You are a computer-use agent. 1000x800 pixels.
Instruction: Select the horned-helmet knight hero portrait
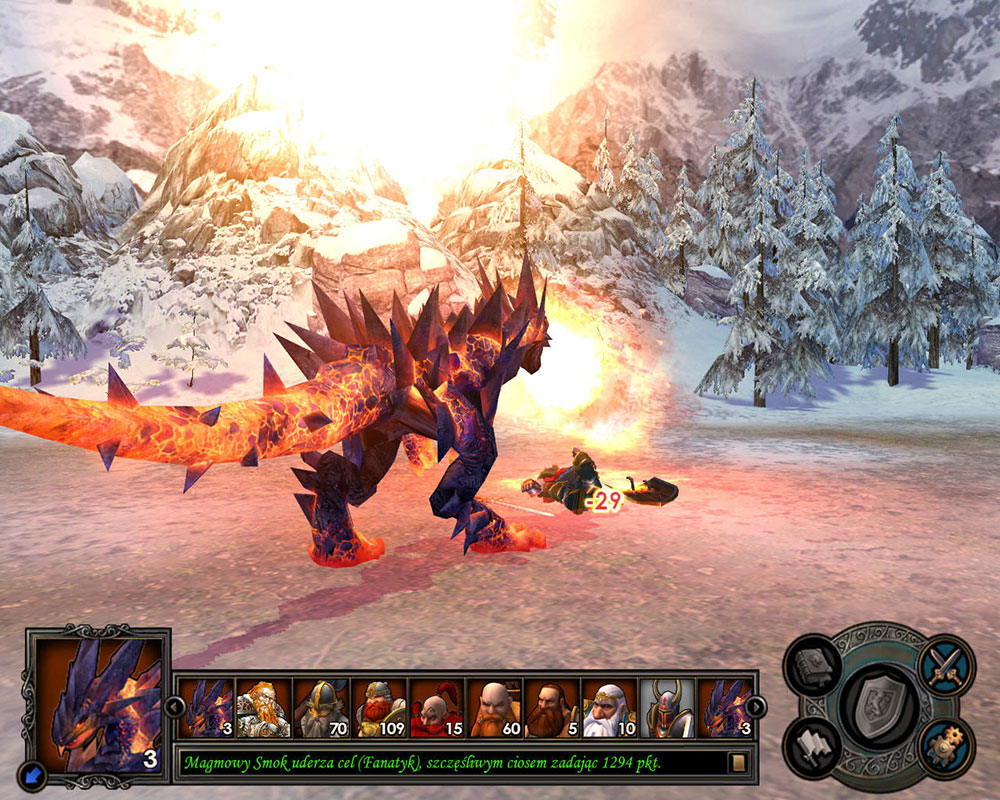[667, 708]
